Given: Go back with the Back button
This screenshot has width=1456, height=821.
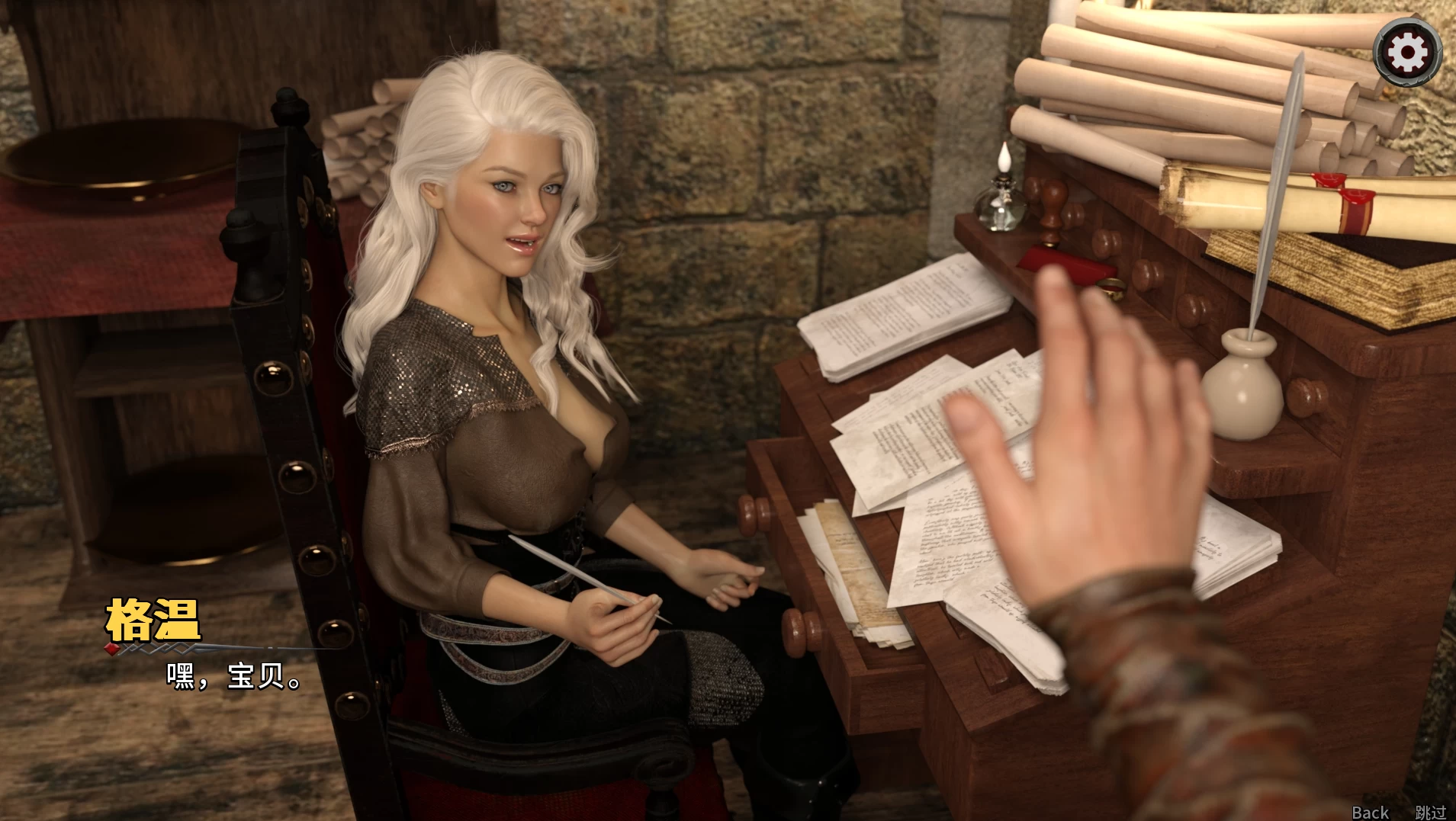Looking at the screenshot, I should pyautogui.click(x=1370, y=812).
